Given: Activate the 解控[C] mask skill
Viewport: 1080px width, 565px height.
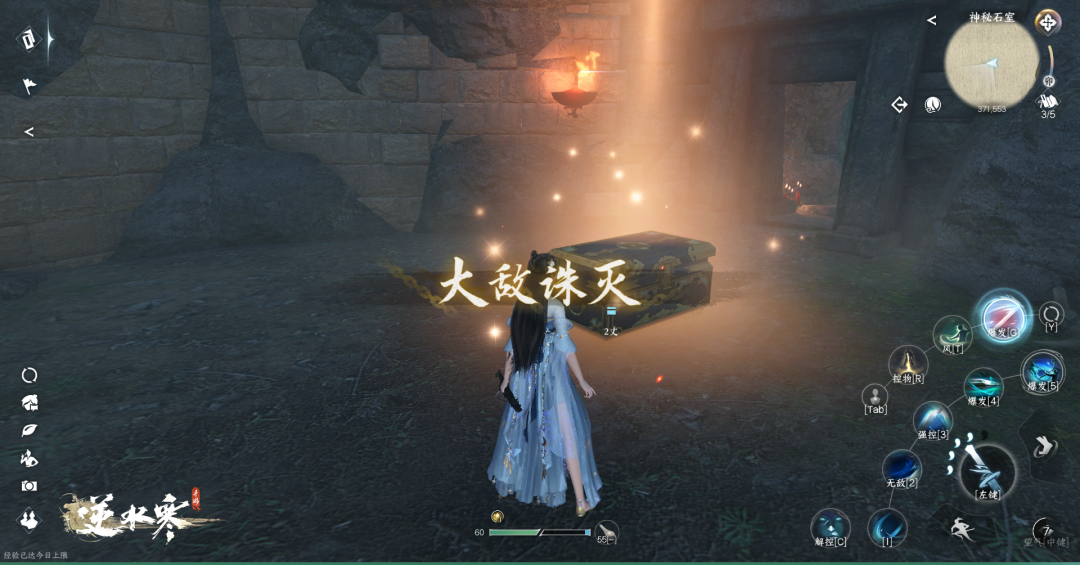Looking at the screenshot, I should 830,526.
